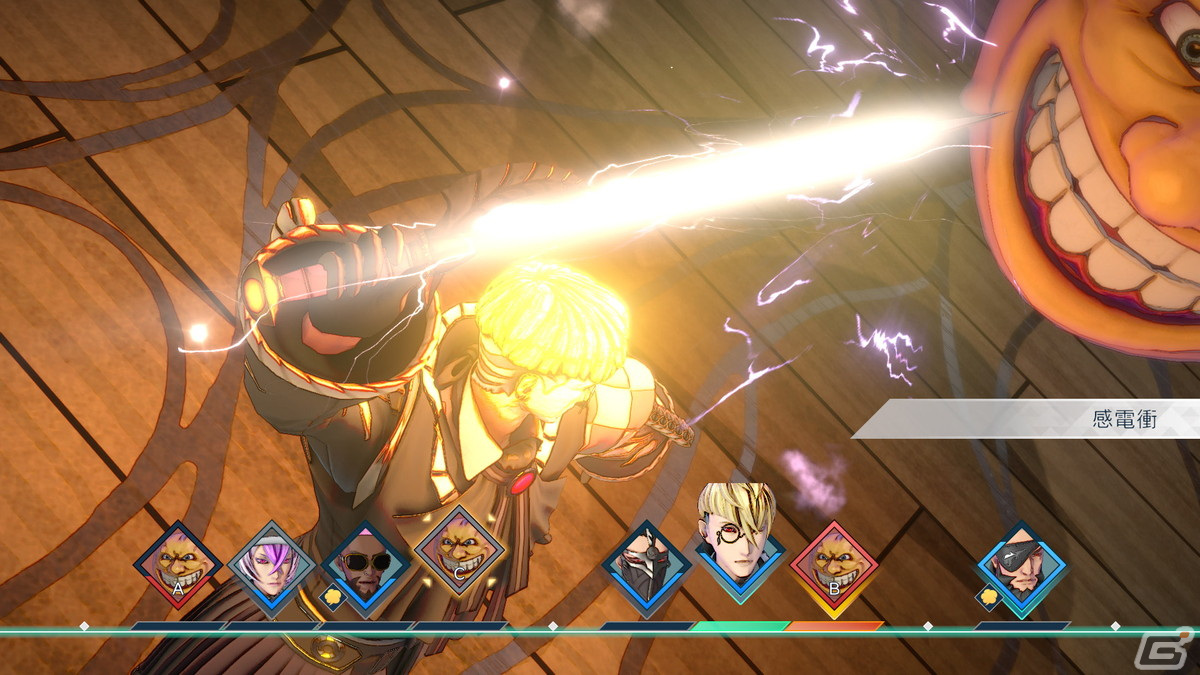Target enemy B's turn order portrait

pyautogui.click(x=834, y=566)
